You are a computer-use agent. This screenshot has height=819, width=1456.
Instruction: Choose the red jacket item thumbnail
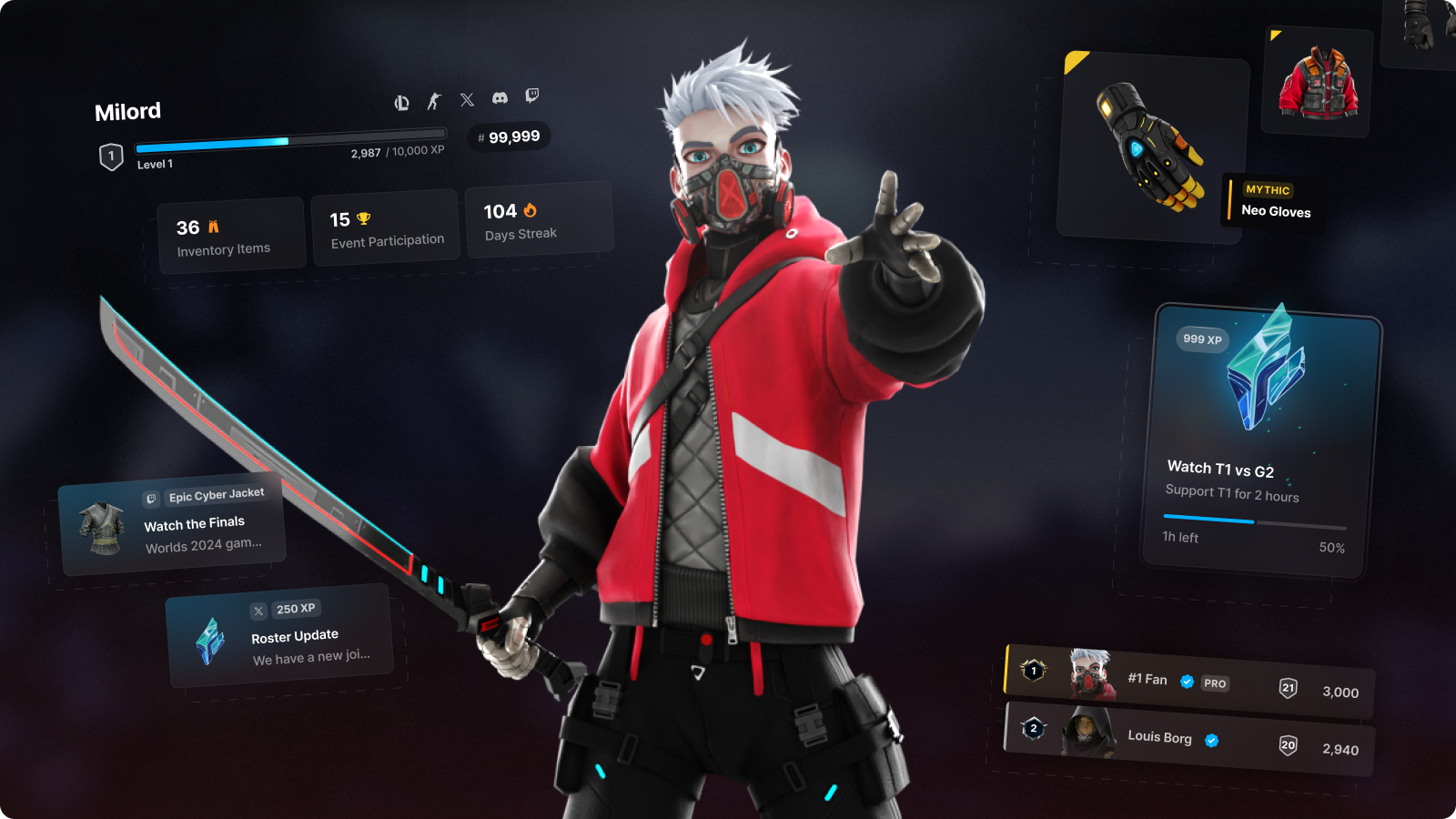click(x=1318, y=84)
